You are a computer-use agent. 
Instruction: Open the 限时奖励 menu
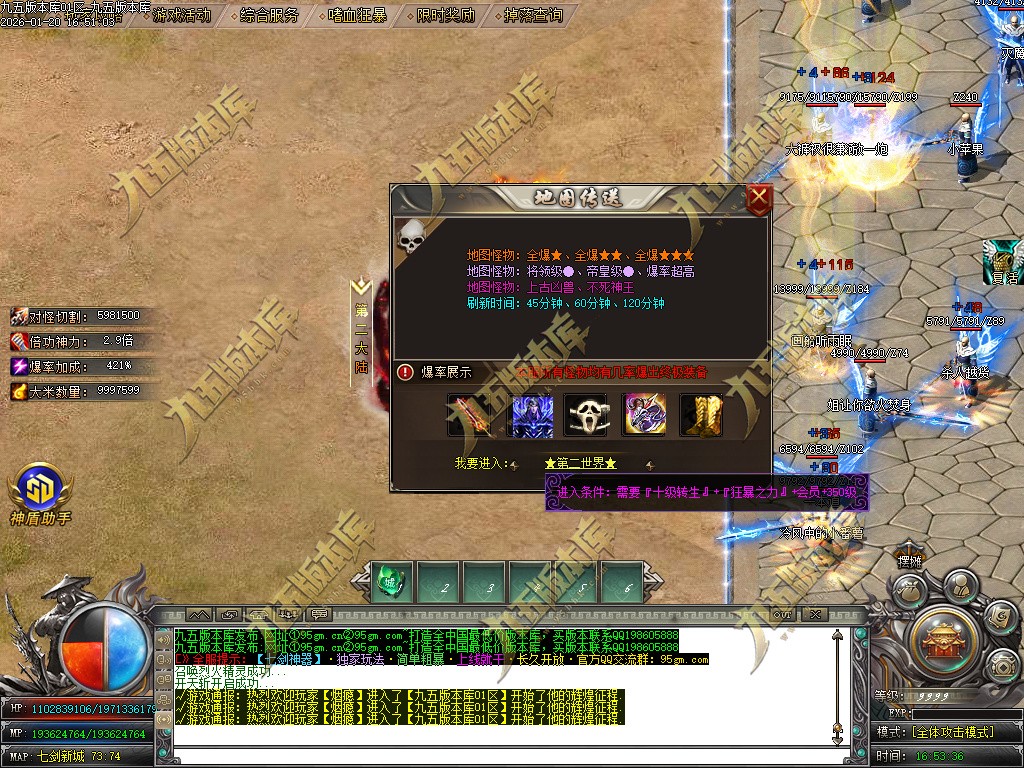point(445,15)
